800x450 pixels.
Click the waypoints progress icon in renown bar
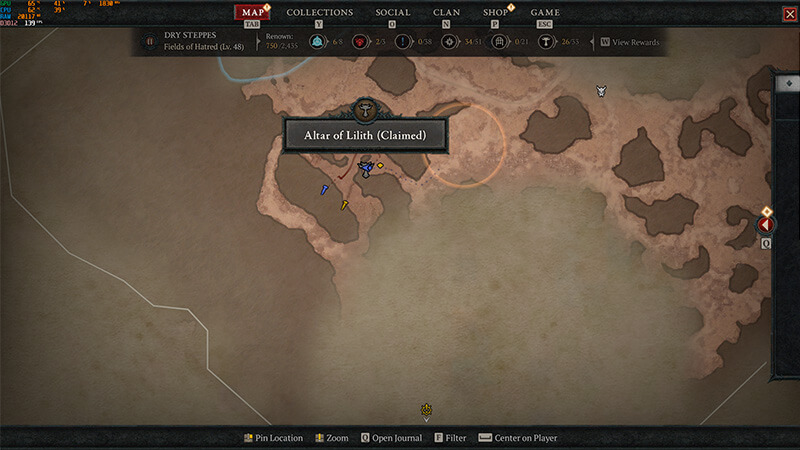(x=317, y=42)
